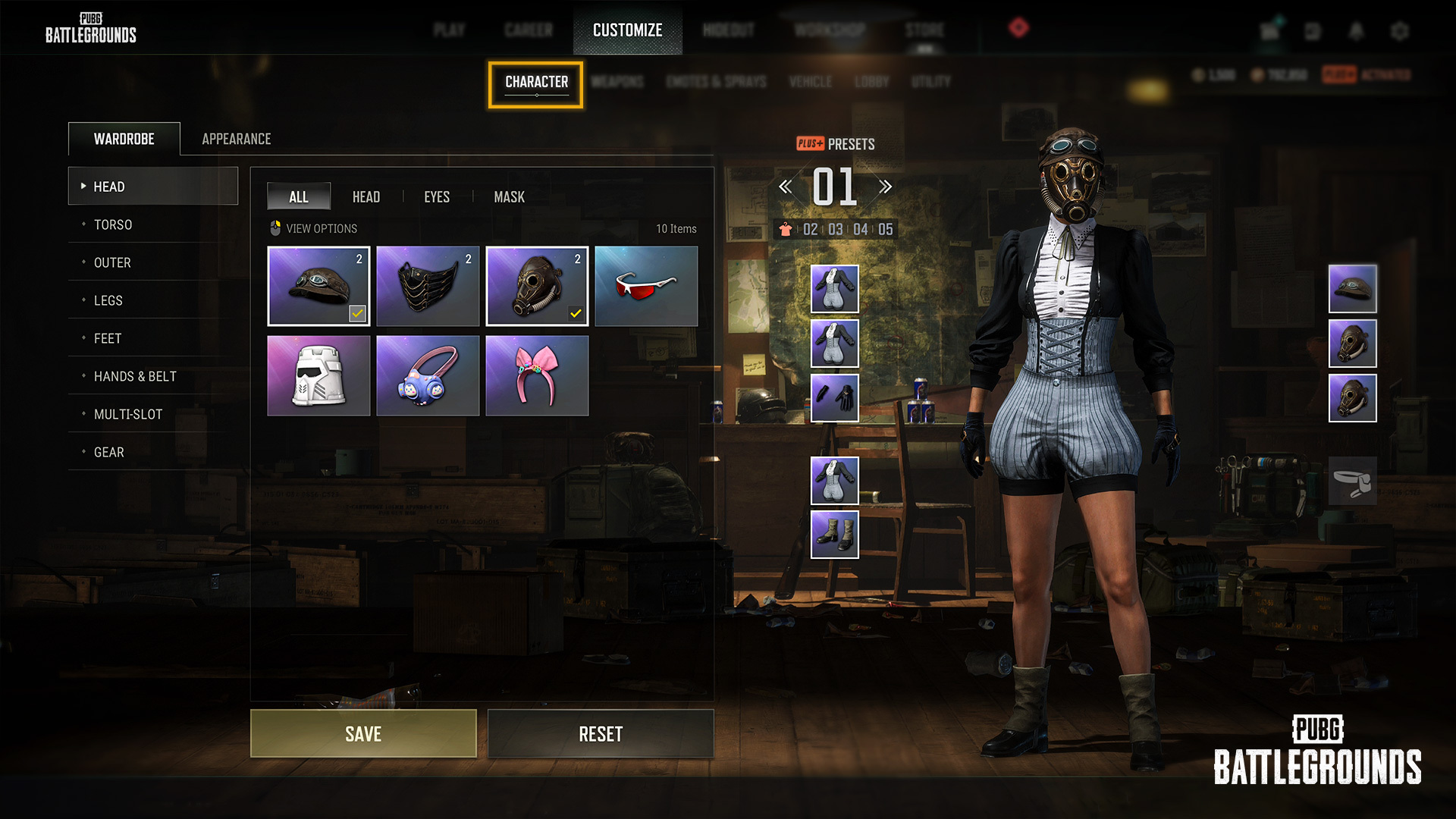1456x819 pixels.
Task: Open the Torso wardrobe category
Action: click(x=113, y=224)
